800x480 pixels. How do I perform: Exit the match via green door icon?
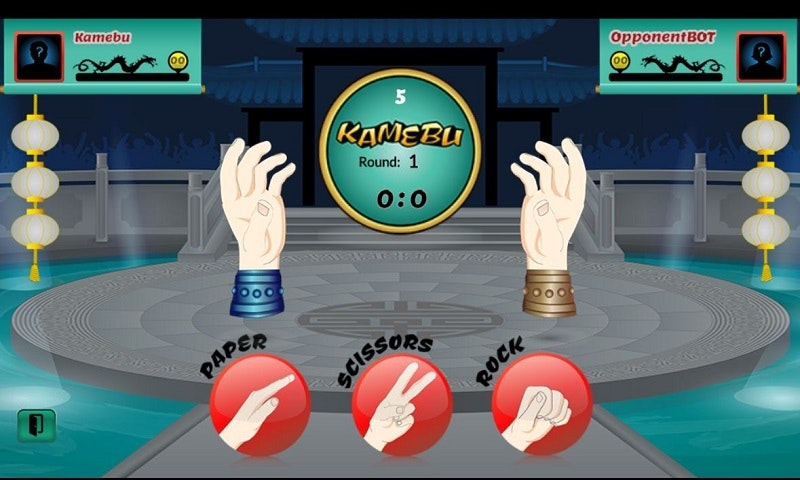click(37, 425)
